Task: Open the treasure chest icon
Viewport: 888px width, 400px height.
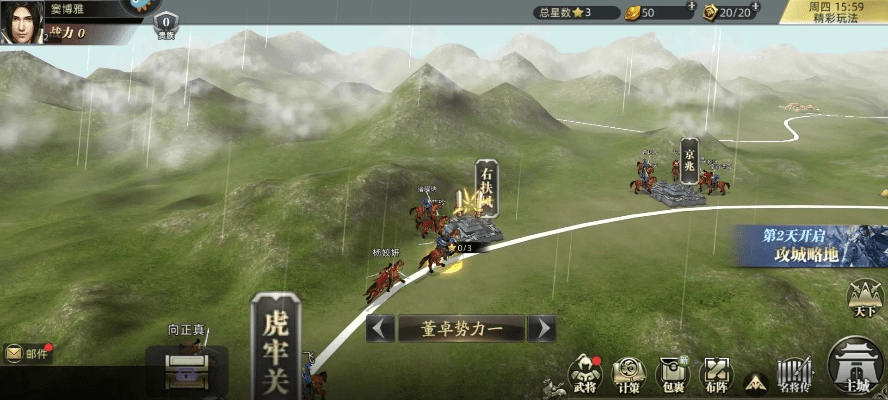Action: click(x=187, y=370)
